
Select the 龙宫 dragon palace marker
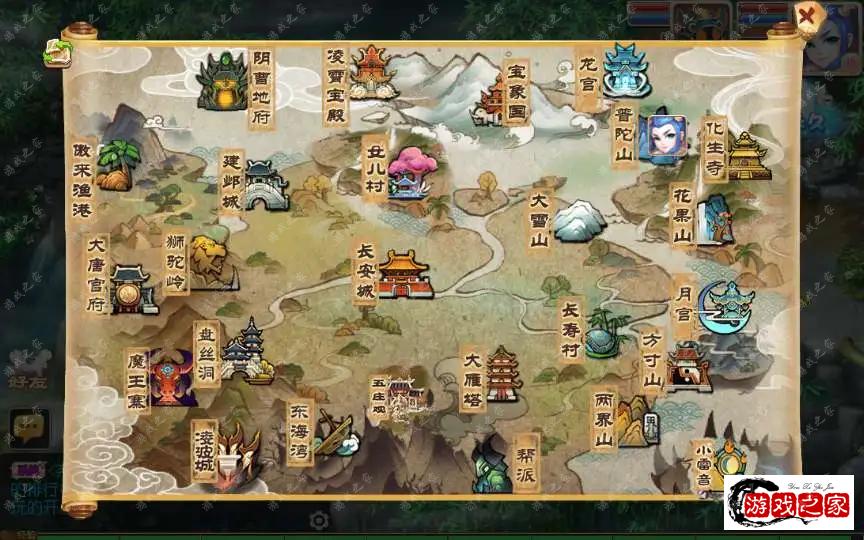pos(626,69)
